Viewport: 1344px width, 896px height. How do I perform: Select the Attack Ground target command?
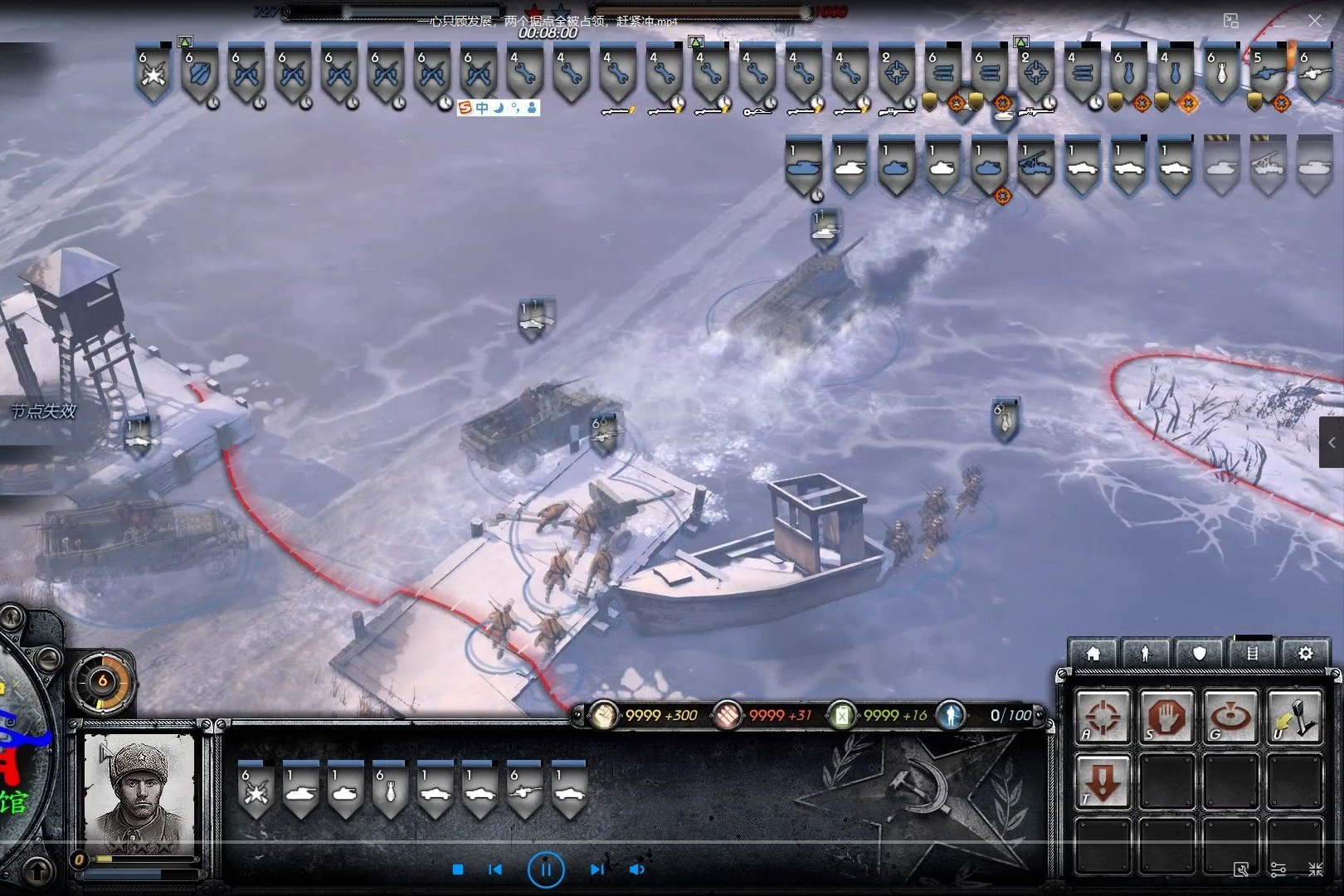1231,717
